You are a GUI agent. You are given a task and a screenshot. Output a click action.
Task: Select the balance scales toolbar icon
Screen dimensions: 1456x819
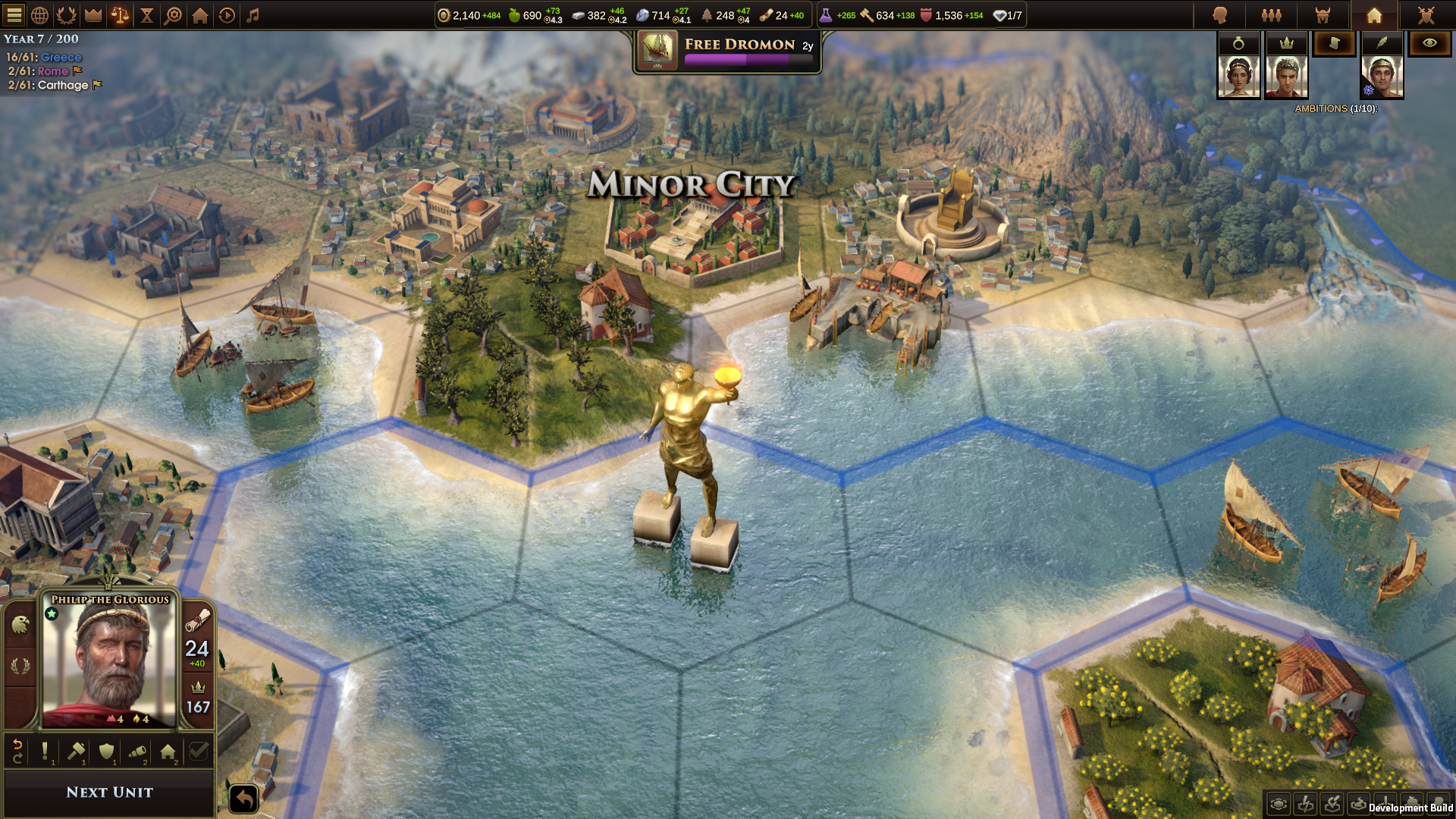point(120,15)
